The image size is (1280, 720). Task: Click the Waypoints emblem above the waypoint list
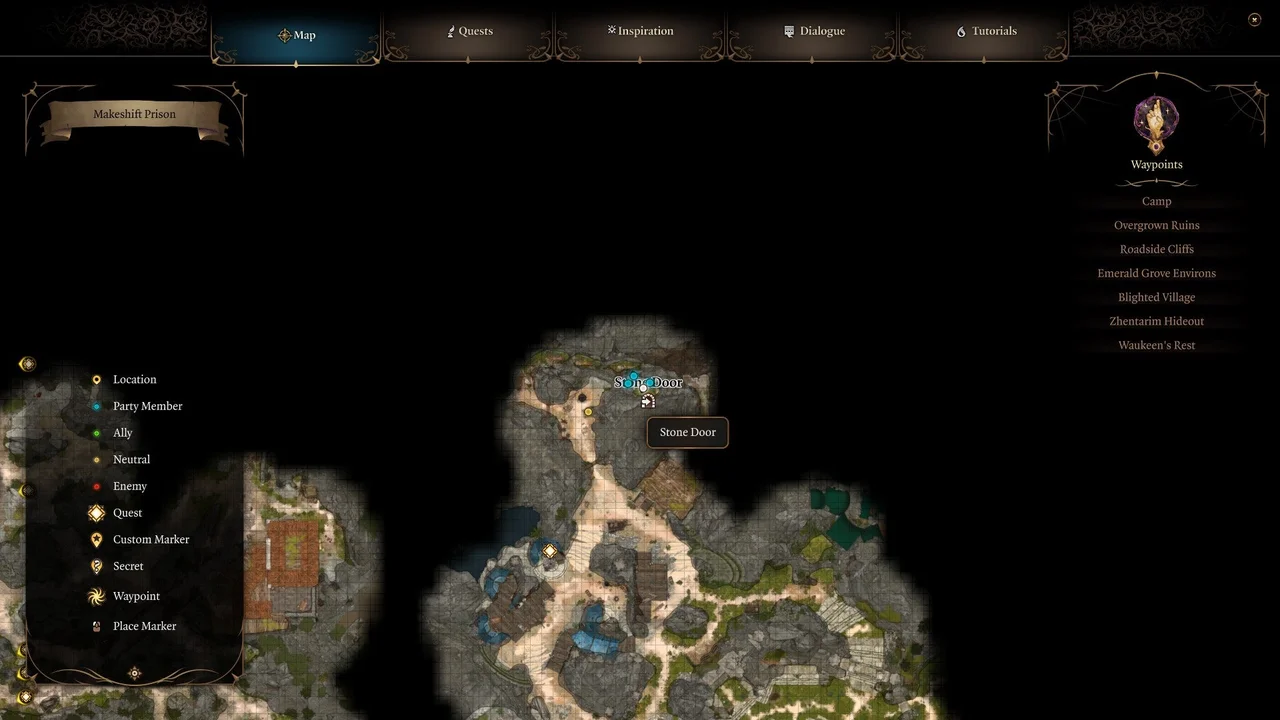(x=1156, y=120)
